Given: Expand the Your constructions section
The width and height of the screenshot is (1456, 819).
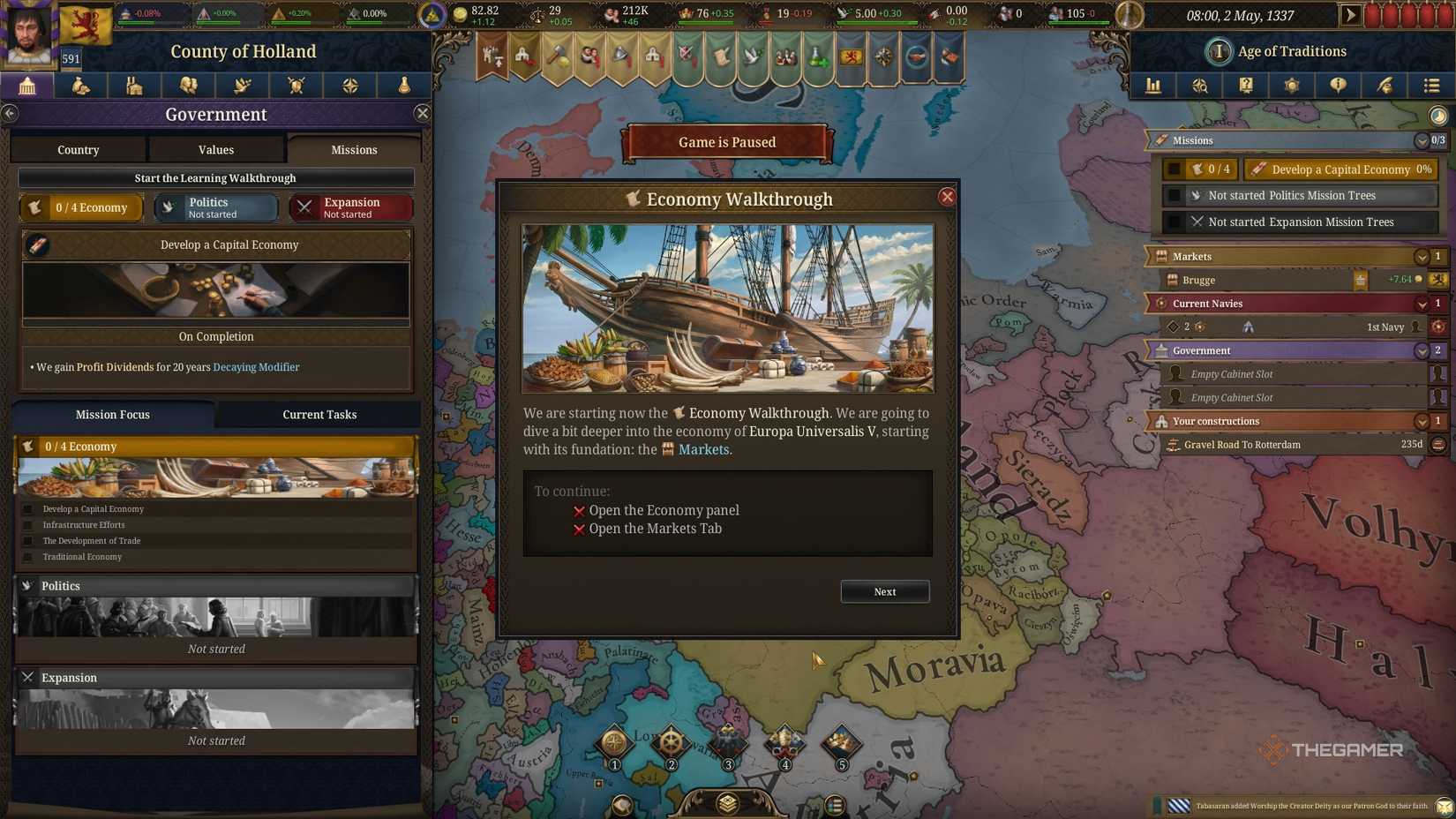Looking at the screenshot, I should tap(1422, 421).
